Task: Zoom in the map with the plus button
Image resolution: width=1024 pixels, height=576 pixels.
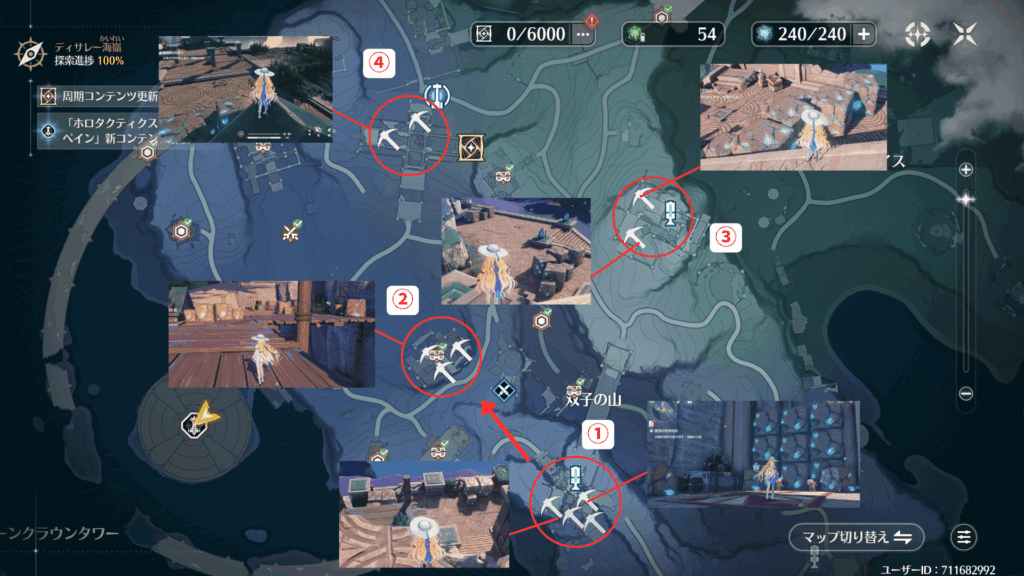Action: coord(966,170)
